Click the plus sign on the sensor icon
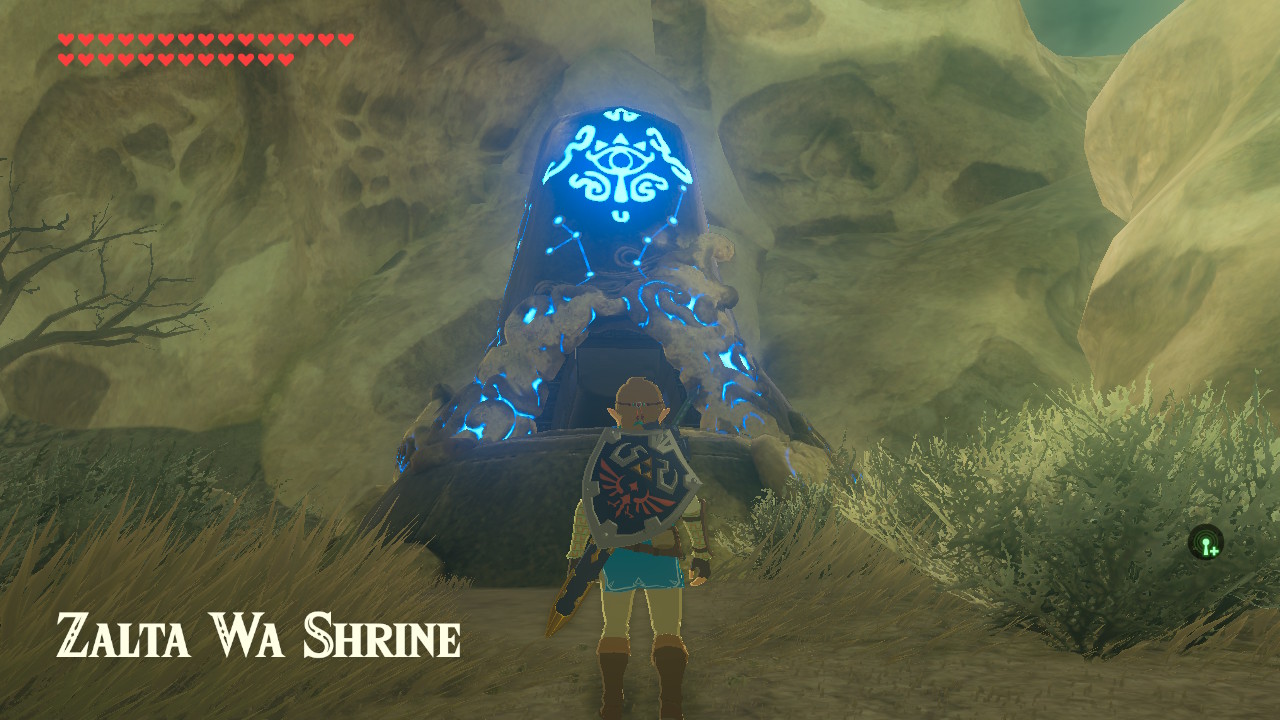This screenshot has height=720, width=1280. [1214, 551]
